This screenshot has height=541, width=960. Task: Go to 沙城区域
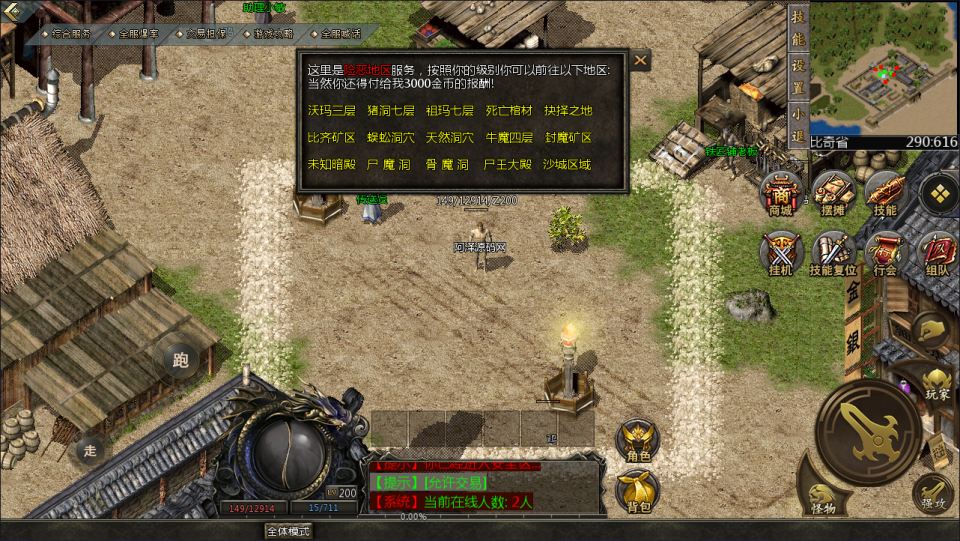tap(567, 164)
